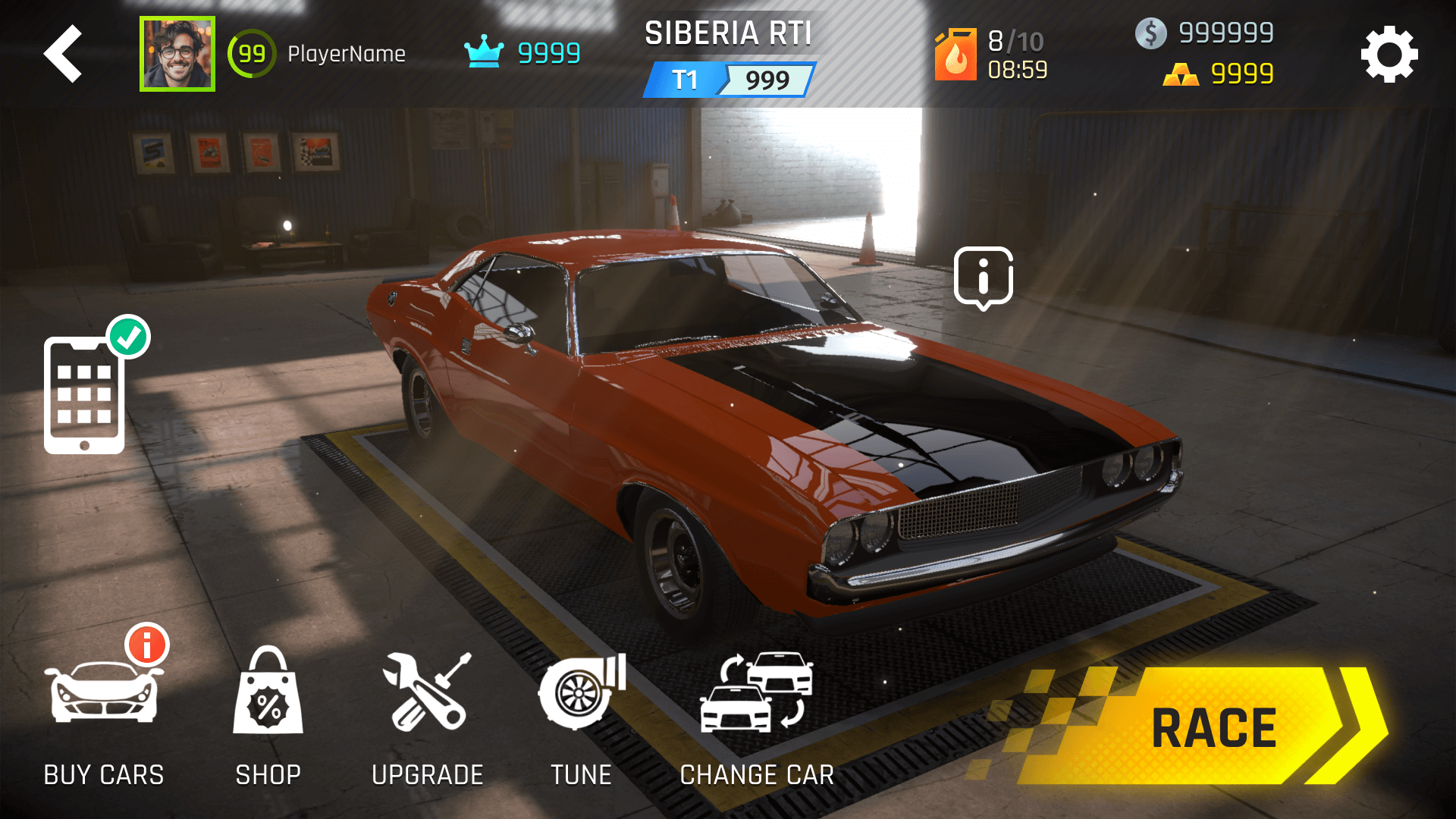Select the T1 999 tier badge
The image size is (1456, 819).
[x=729, y=80]
